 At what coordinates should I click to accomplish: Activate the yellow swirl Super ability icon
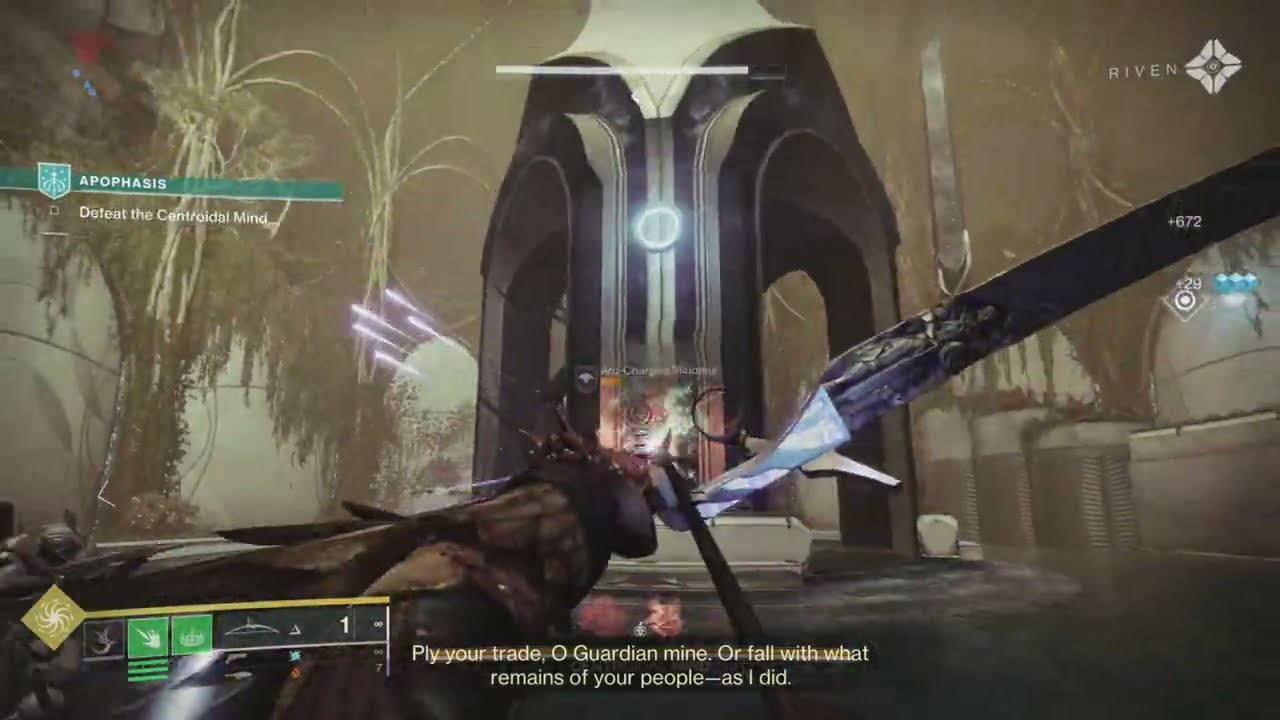coord(52,616)
